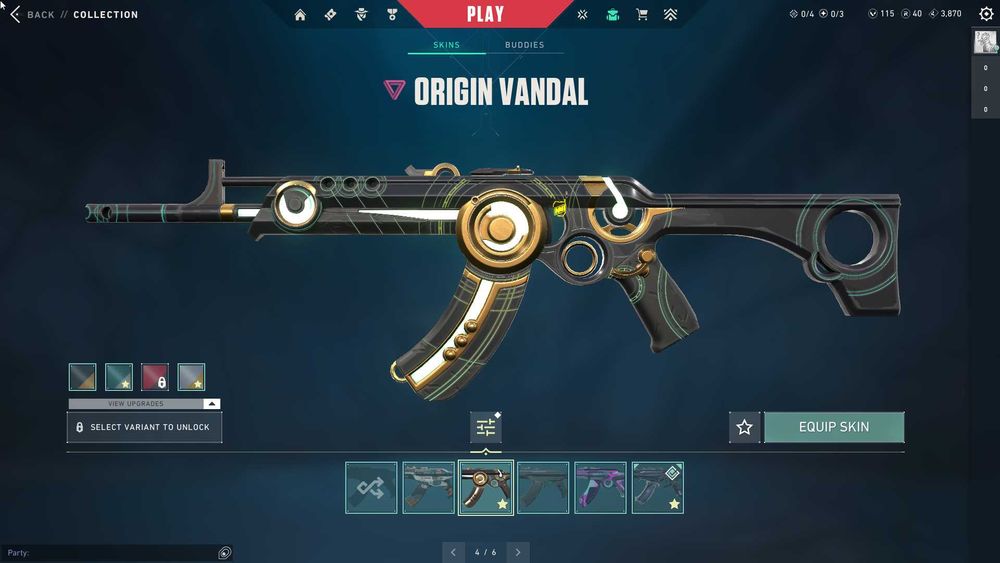Go to the next skin page arrow
The image size is (1000, 563).
pyautogui.click(x=518, y=552)
